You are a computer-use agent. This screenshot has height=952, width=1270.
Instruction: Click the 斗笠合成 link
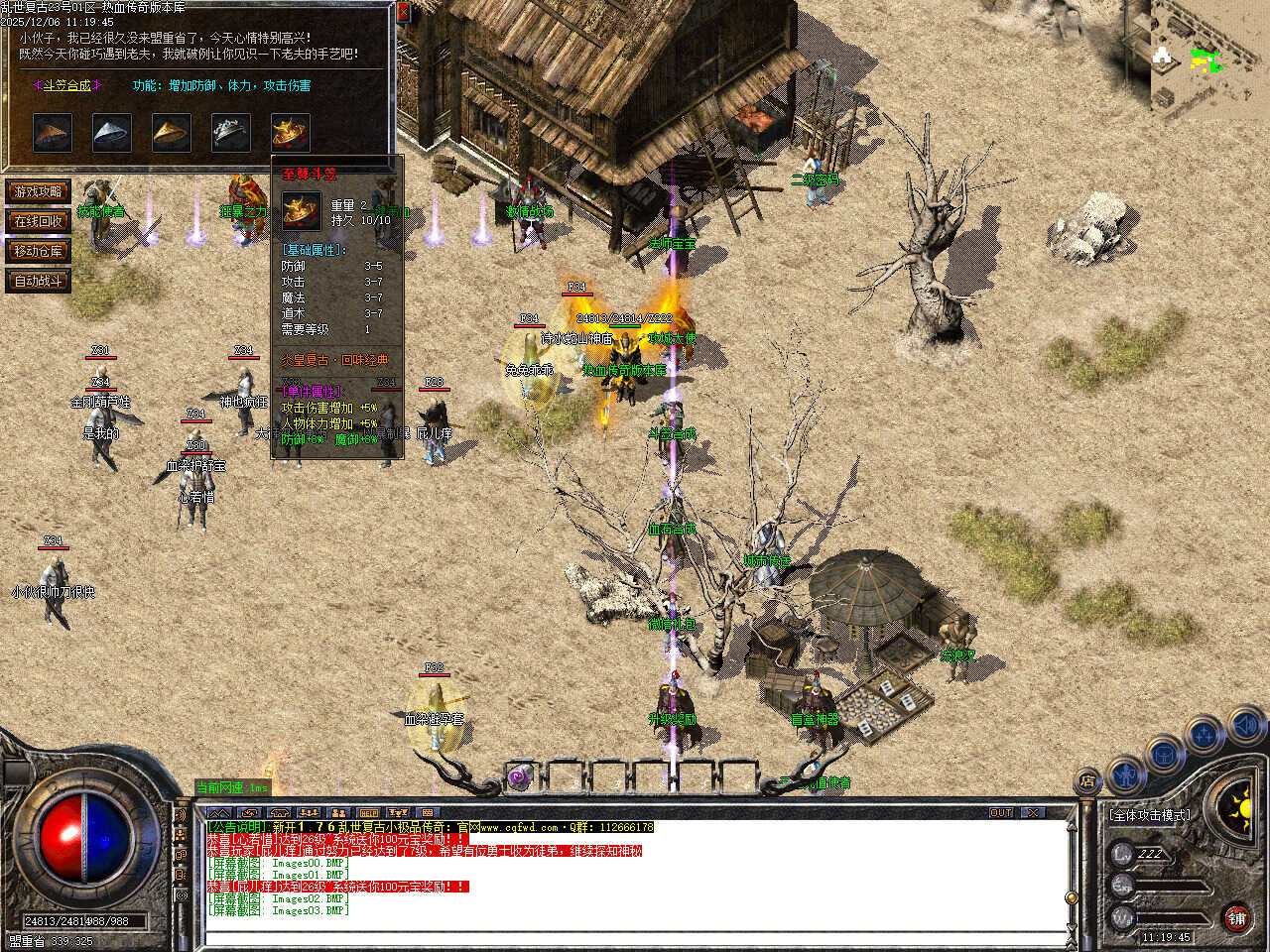(67, 86)
